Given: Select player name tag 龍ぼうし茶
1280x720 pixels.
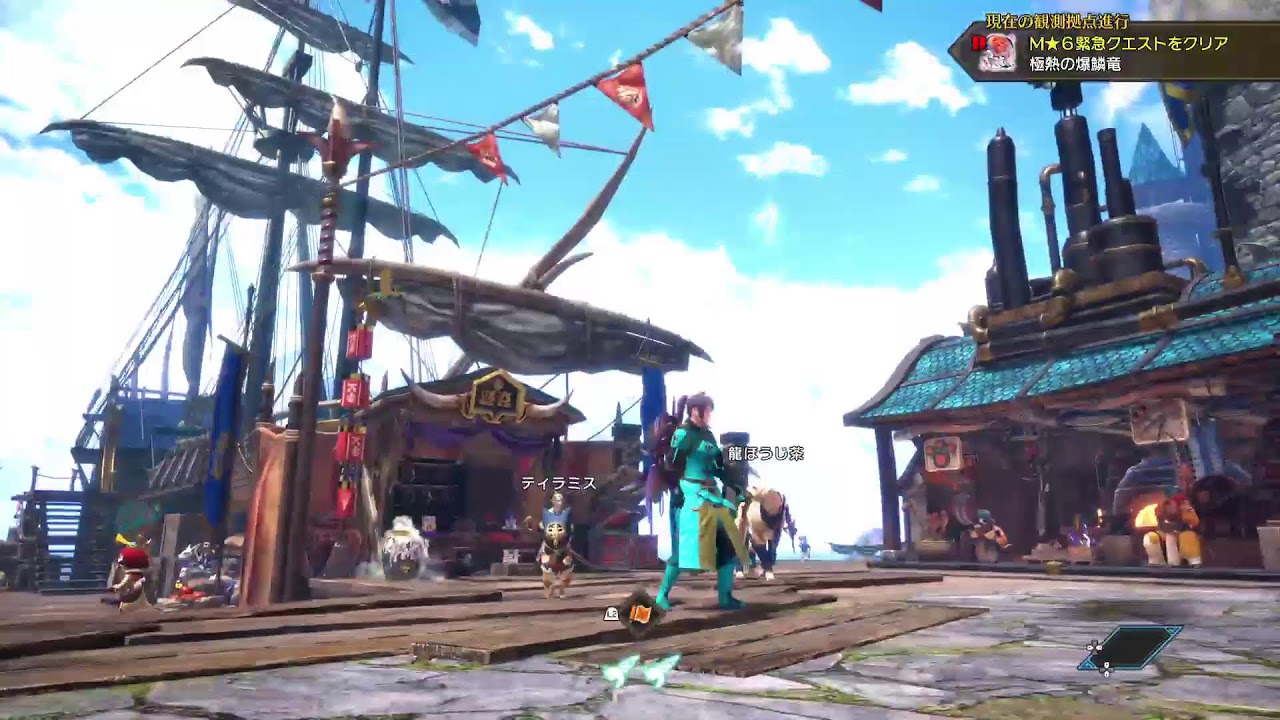Looking at the screenshot, I should coord(765,453).
